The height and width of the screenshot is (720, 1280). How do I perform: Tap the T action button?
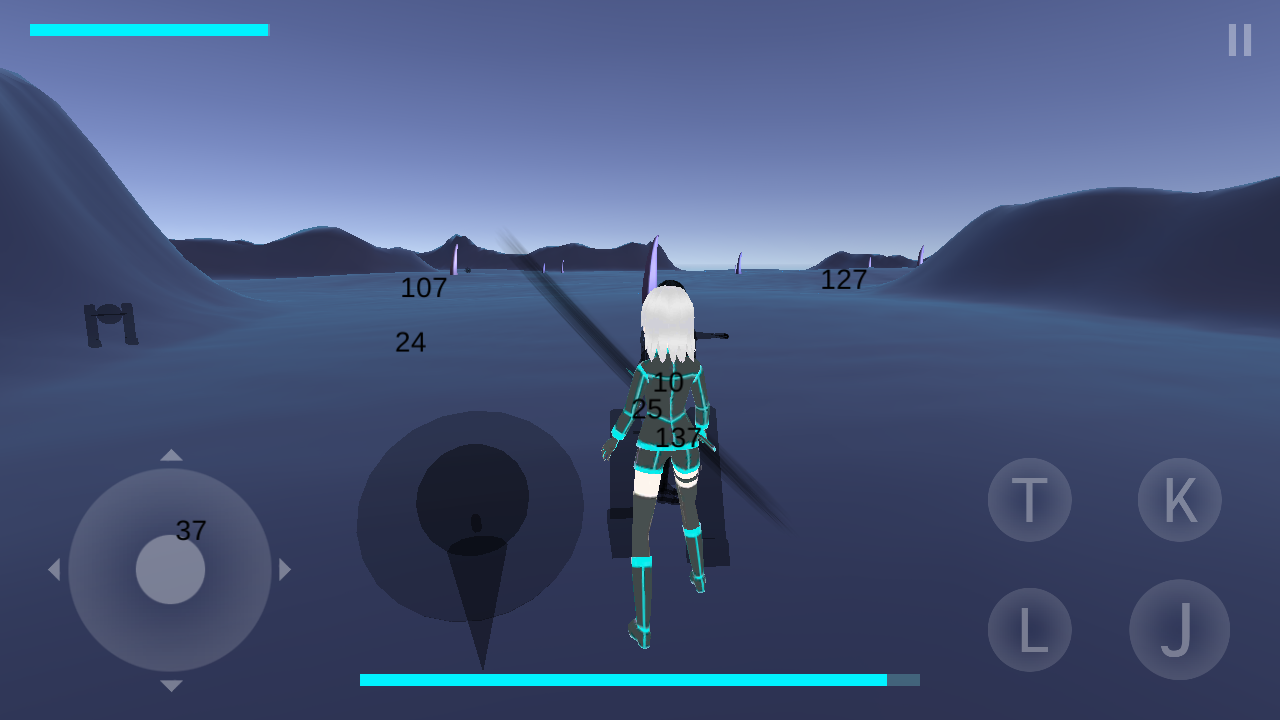click(x=1029, y=500)
